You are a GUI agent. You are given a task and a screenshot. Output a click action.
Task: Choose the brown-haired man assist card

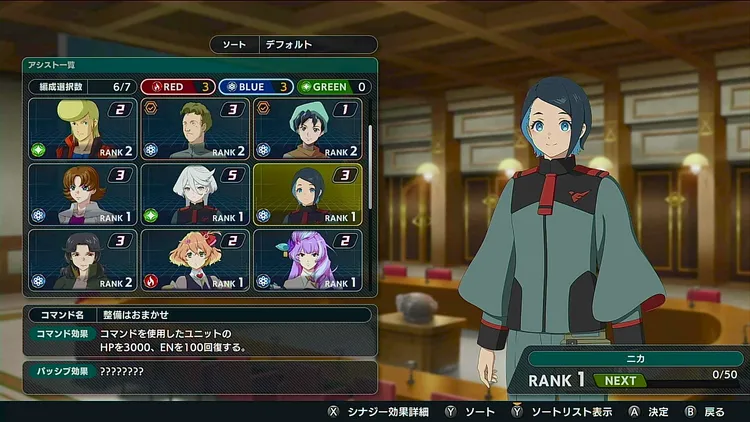[194, 129]
